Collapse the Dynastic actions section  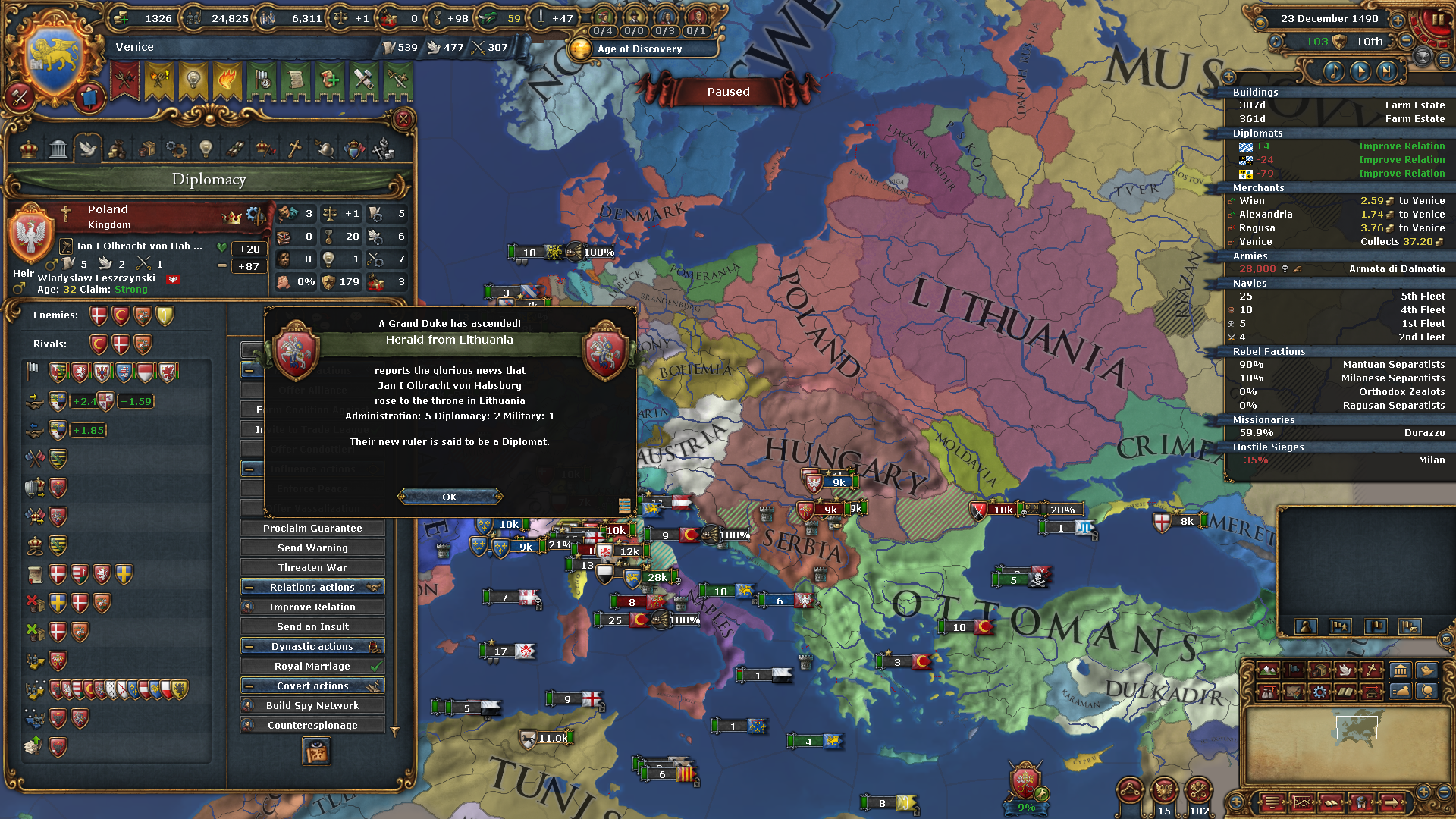[x=251, y=646]
